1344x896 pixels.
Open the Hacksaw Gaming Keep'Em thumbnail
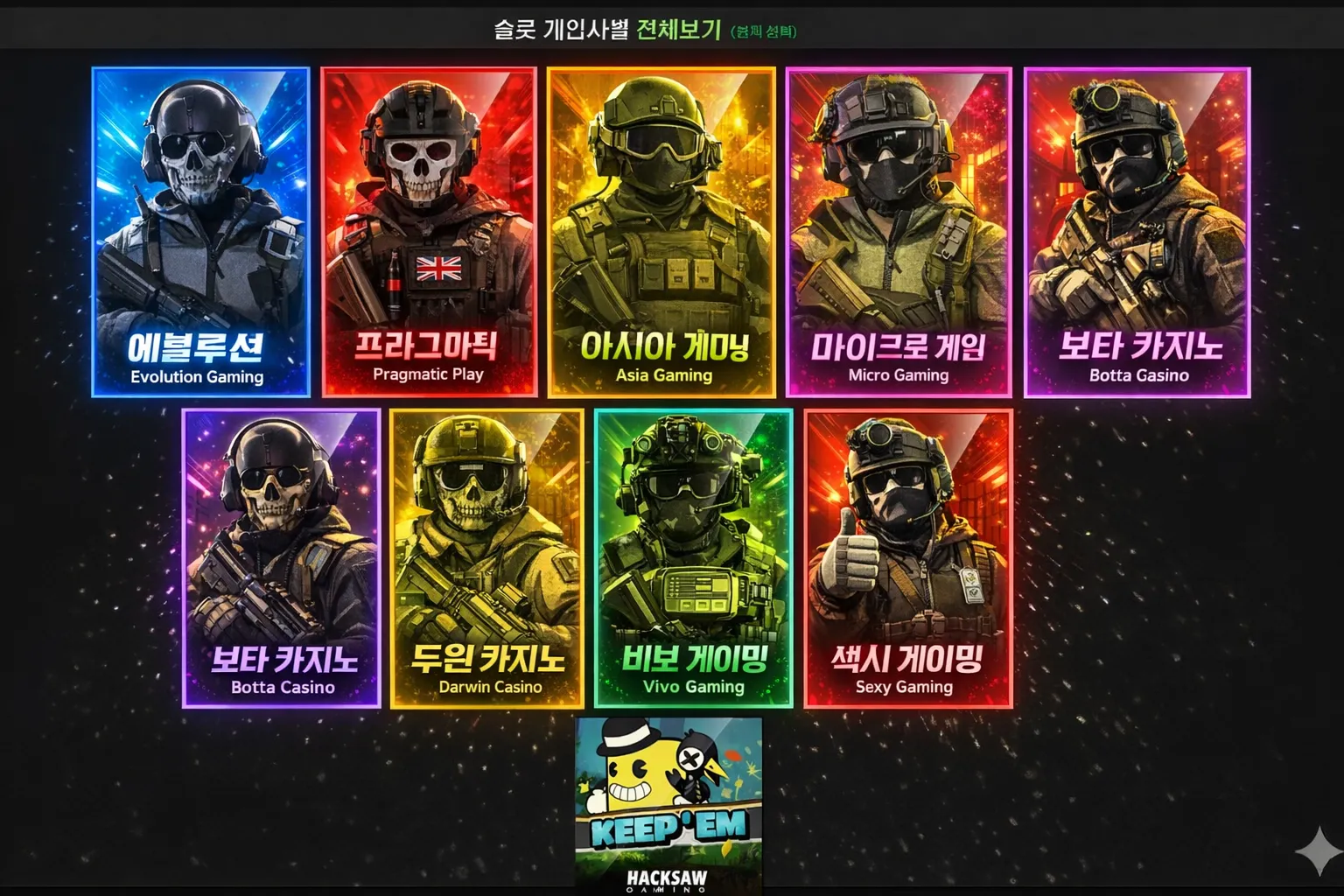pos(668,803)
